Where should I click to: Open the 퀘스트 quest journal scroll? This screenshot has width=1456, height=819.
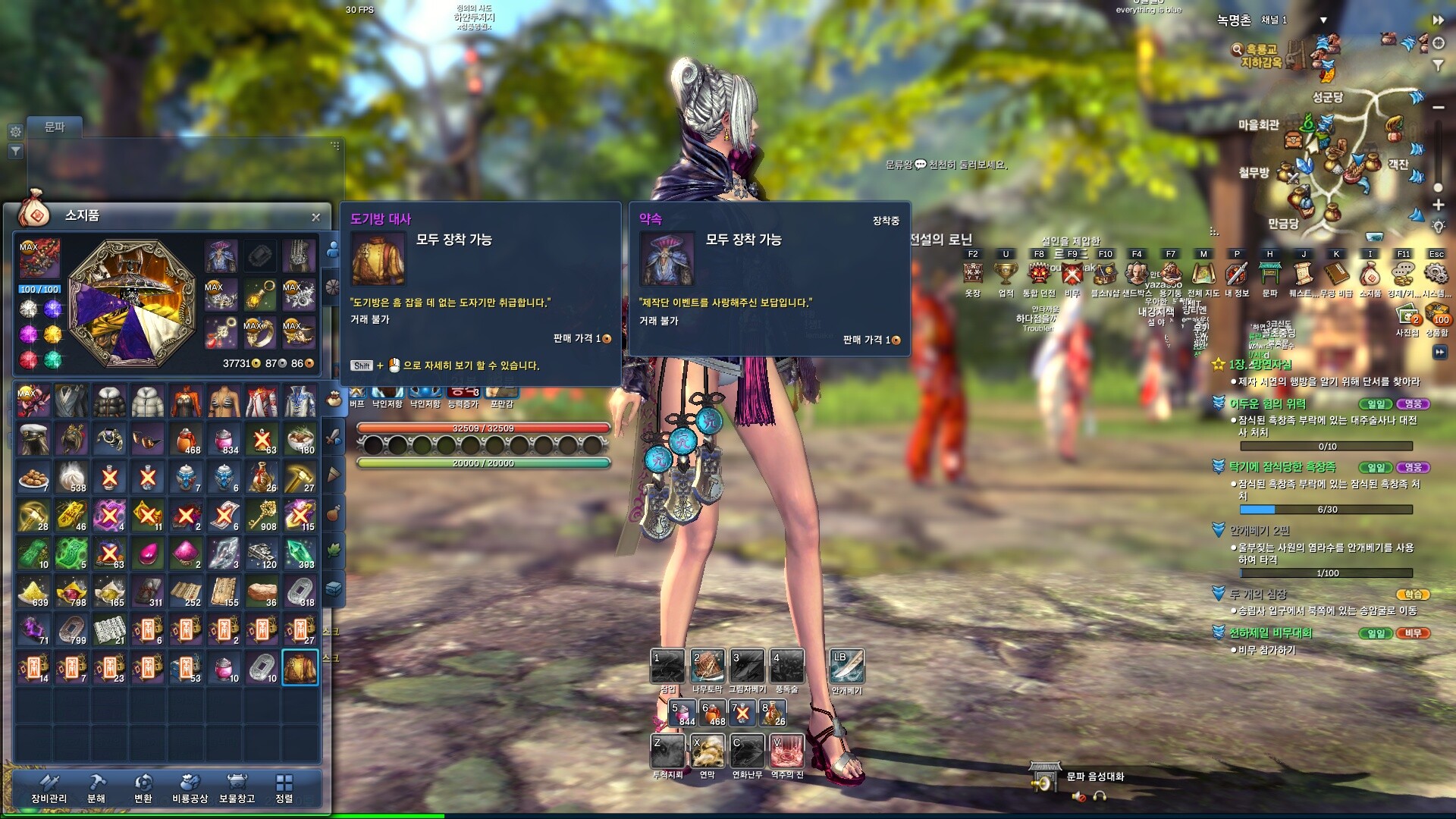click(1303, 274)
